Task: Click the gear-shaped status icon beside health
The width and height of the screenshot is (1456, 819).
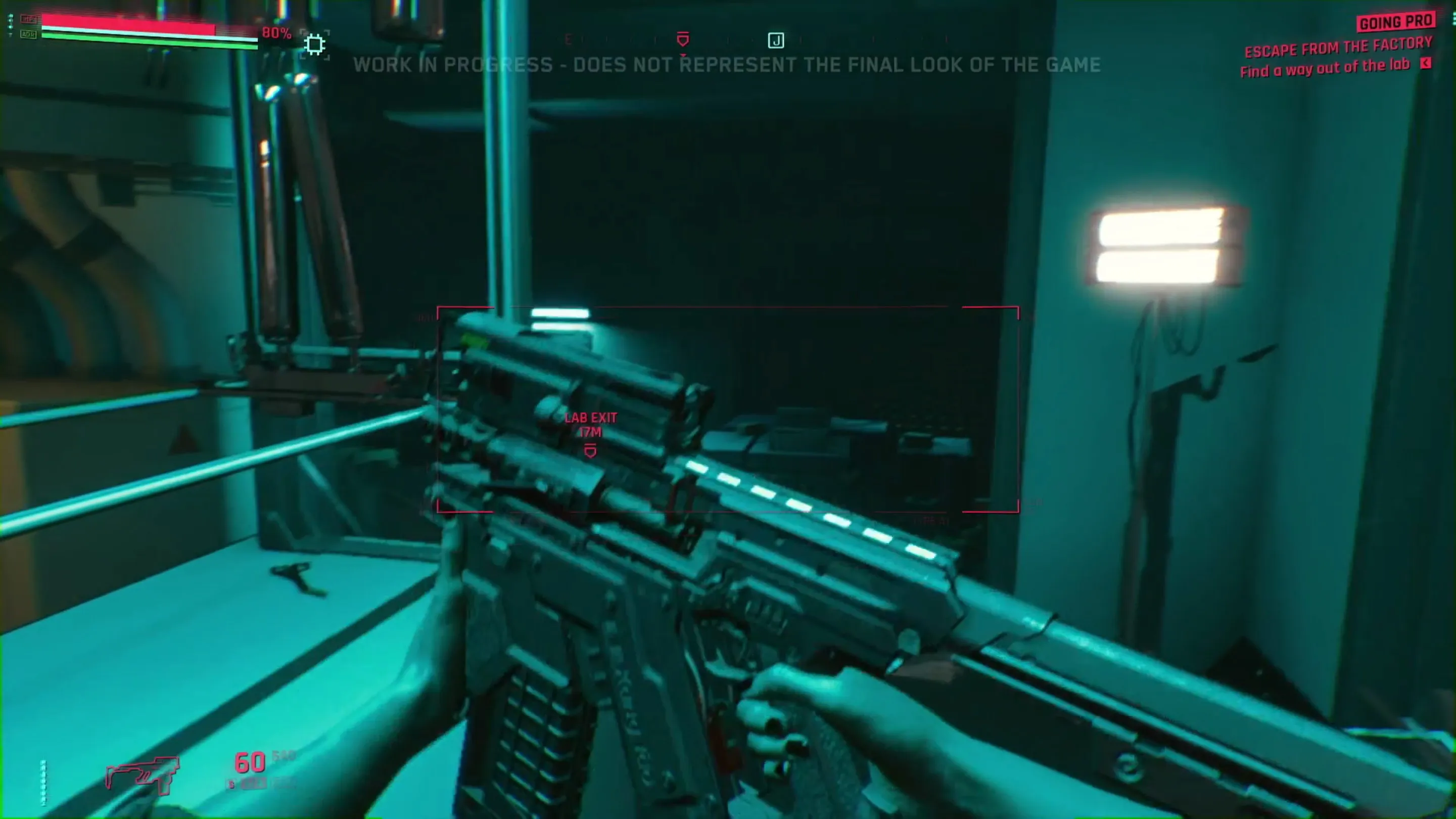Action: tap(315, 44)
